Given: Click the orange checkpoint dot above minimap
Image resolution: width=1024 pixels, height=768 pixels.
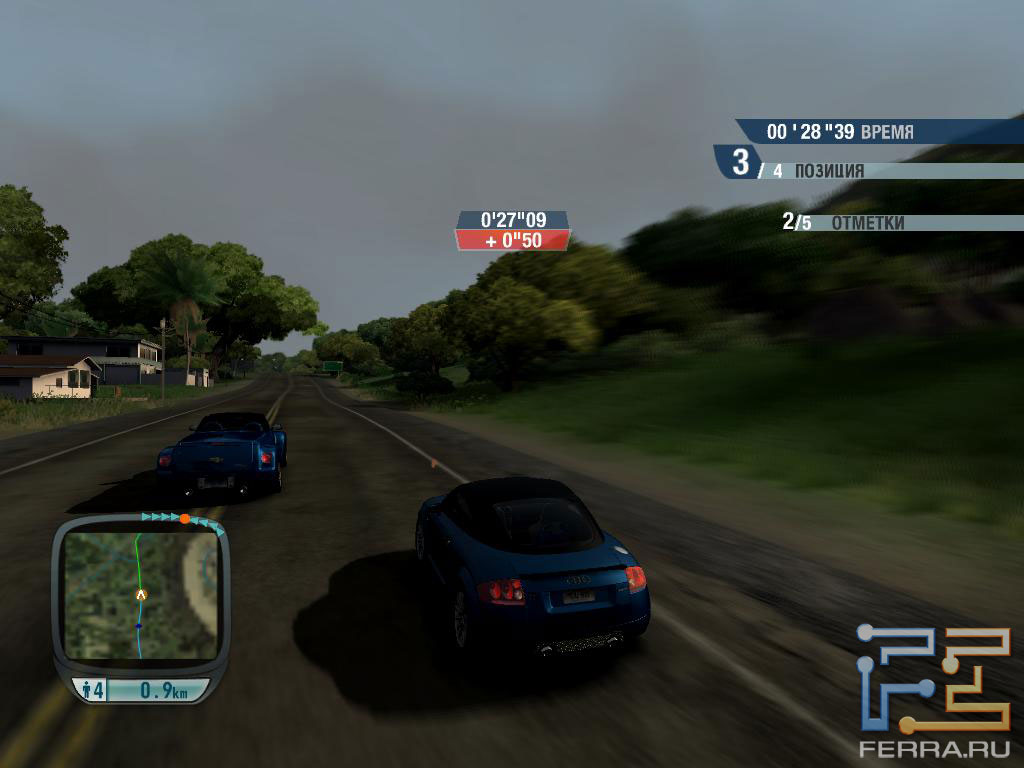Looking at the screenshot, I should pos(185,518).
